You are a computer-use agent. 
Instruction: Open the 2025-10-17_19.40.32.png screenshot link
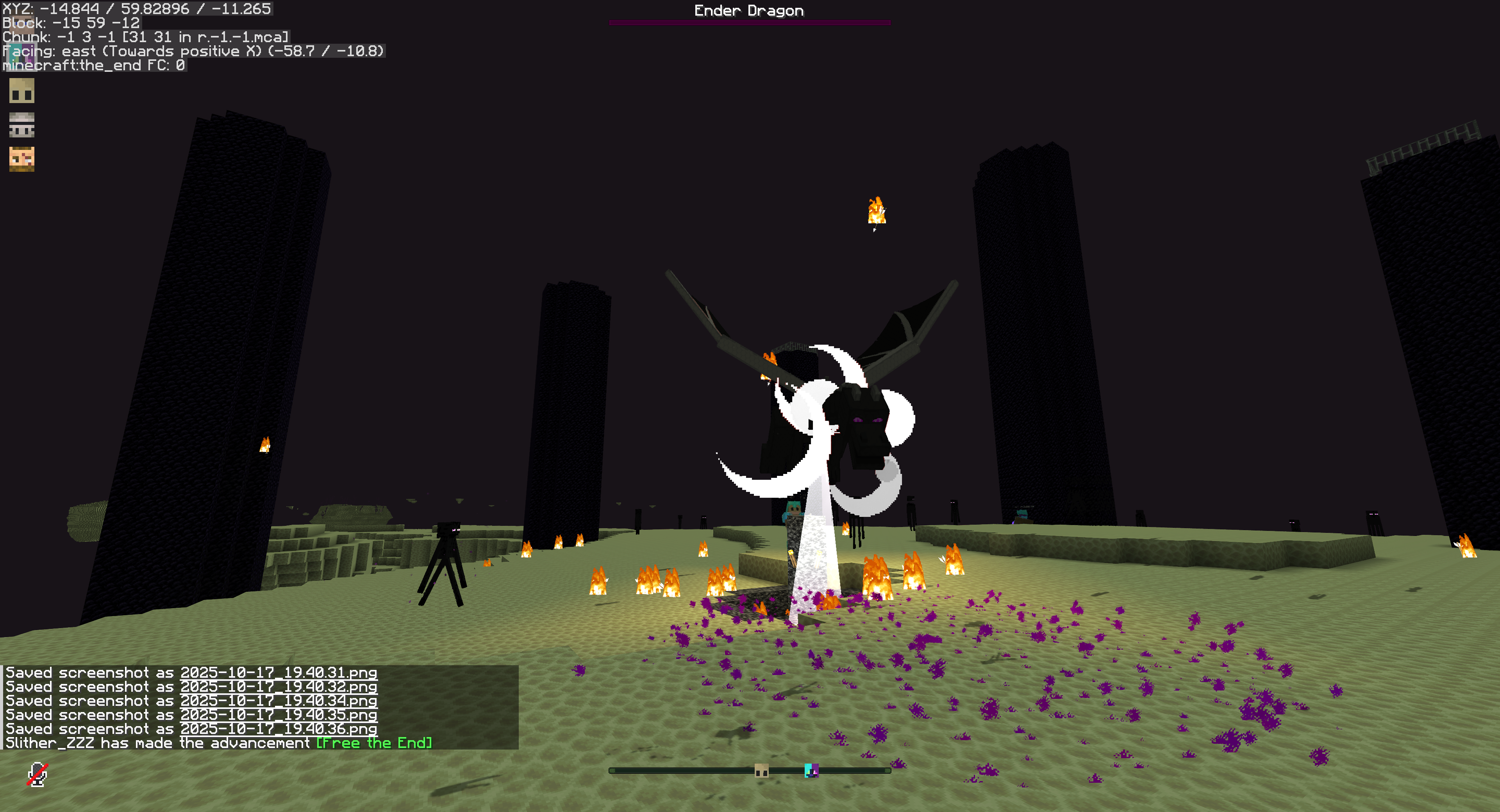point(279,687)
